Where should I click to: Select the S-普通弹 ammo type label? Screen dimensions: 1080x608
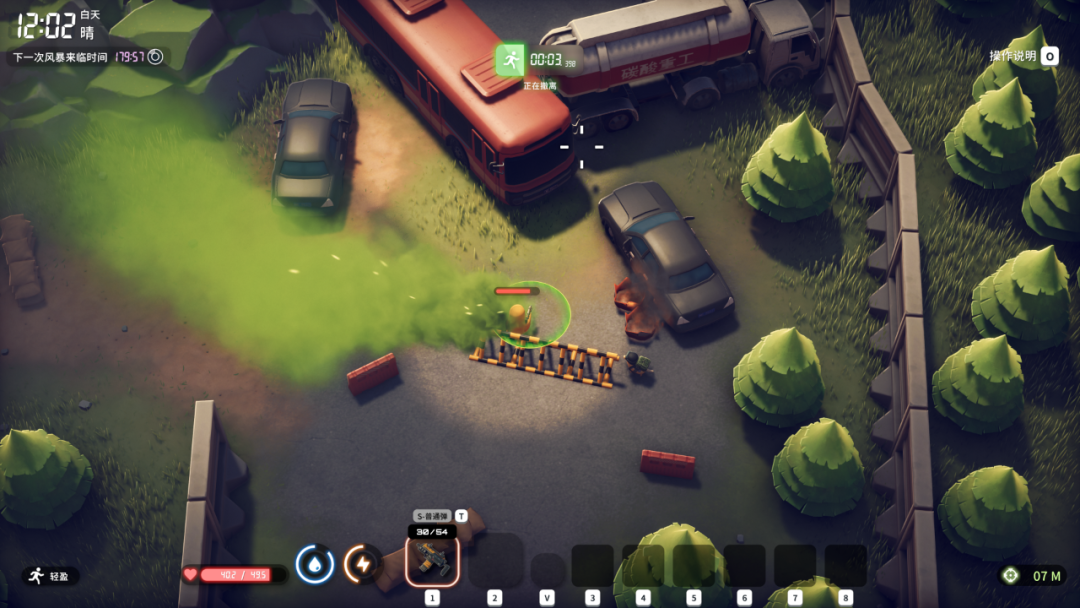(x=433, y=516)
